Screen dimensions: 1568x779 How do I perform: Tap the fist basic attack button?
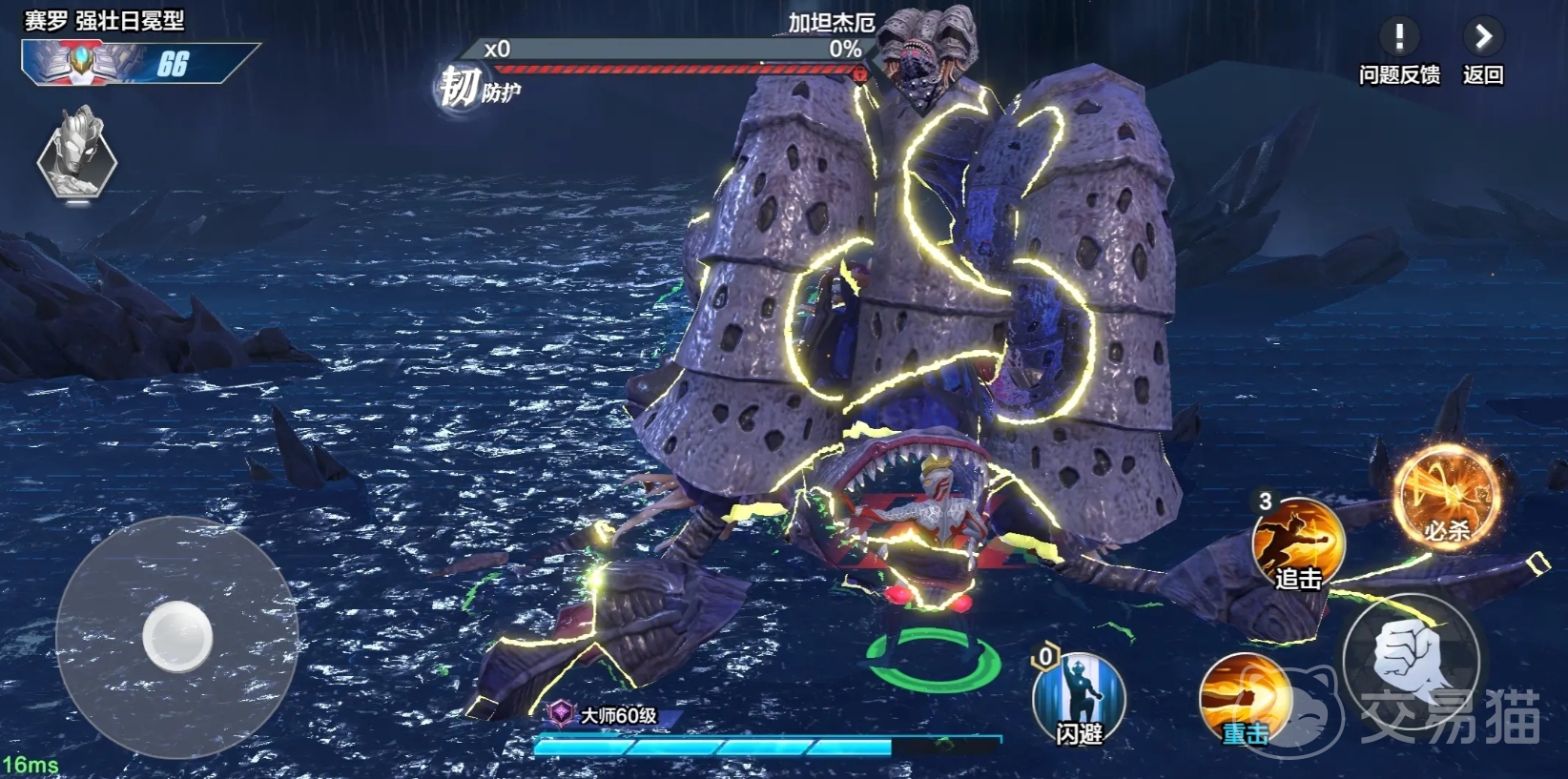(x=1412, y=660)
